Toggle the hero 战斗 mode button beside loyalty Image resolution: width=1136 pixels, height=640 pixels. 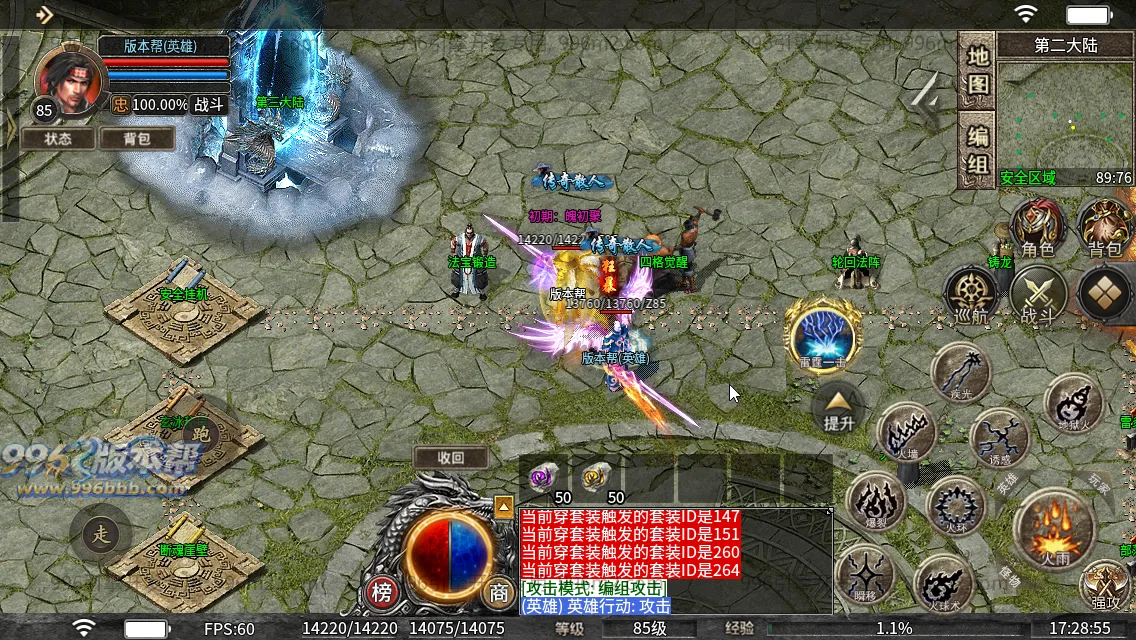209,105
